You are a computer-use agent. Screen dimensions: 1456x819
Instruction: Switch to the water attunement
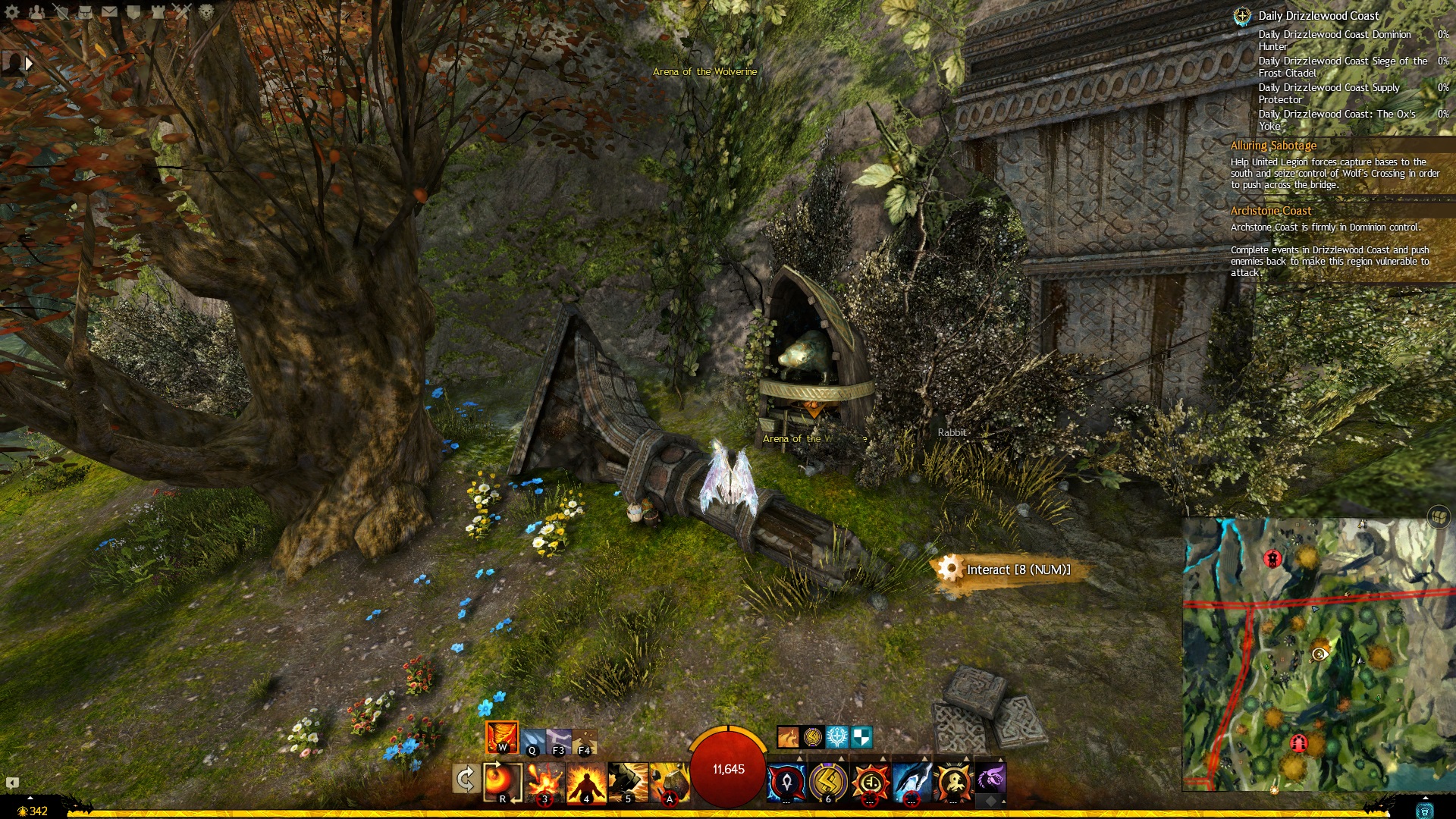pos(533,742)
